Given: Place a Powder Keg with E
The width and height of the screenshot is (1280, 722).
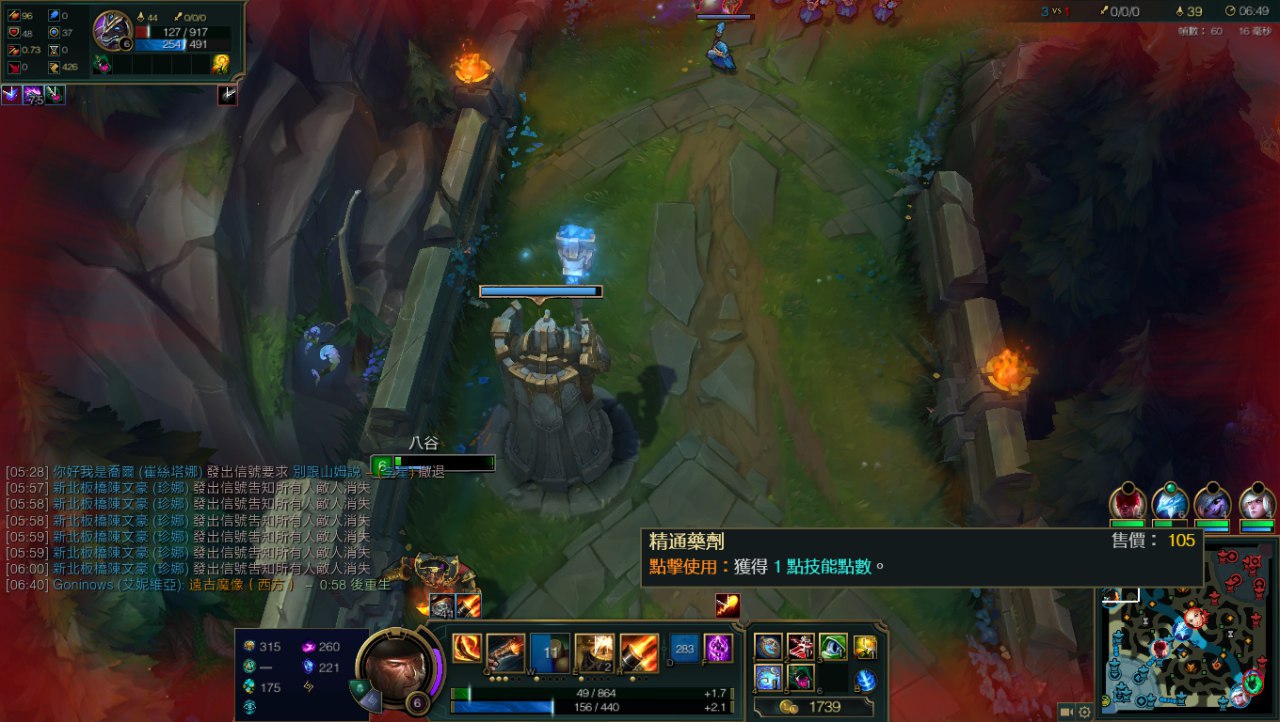Looking at the screenshot, I should tap(594, 650).
